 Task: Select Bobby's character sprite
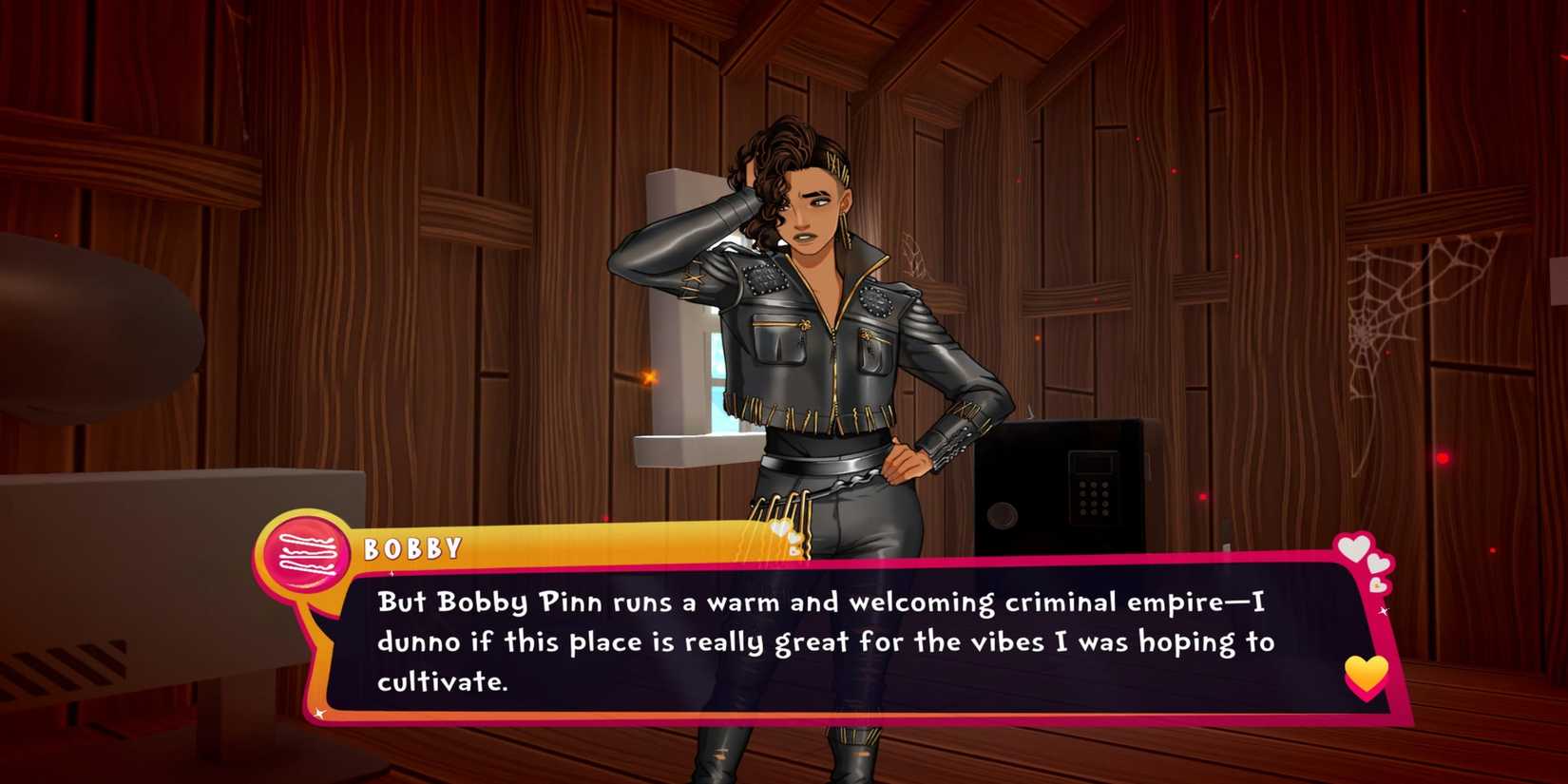pyautogui.click(x=827, y=333)
